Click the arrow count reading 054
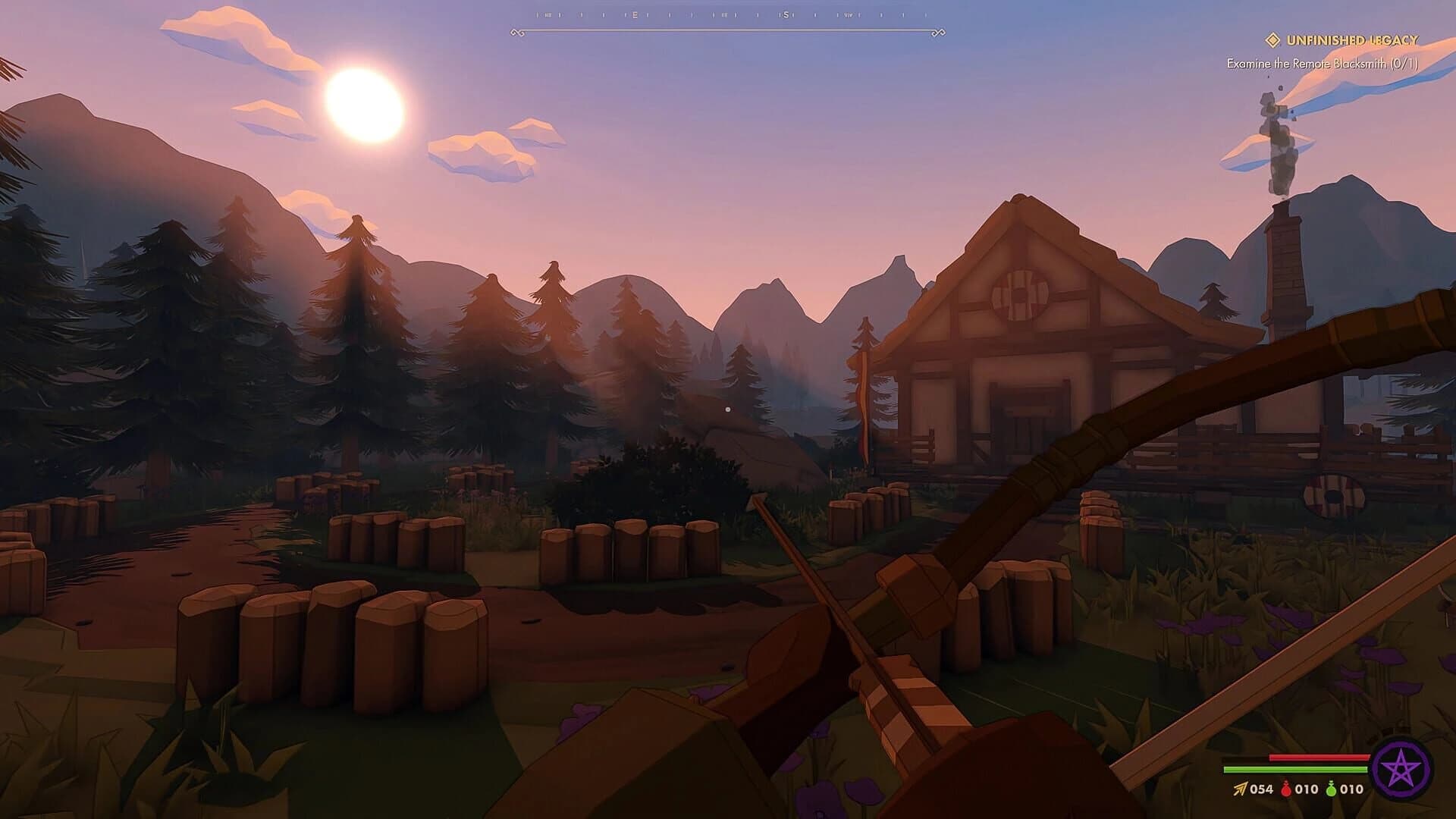This screenshot has height=819, width=1456. coord(1261,789)
